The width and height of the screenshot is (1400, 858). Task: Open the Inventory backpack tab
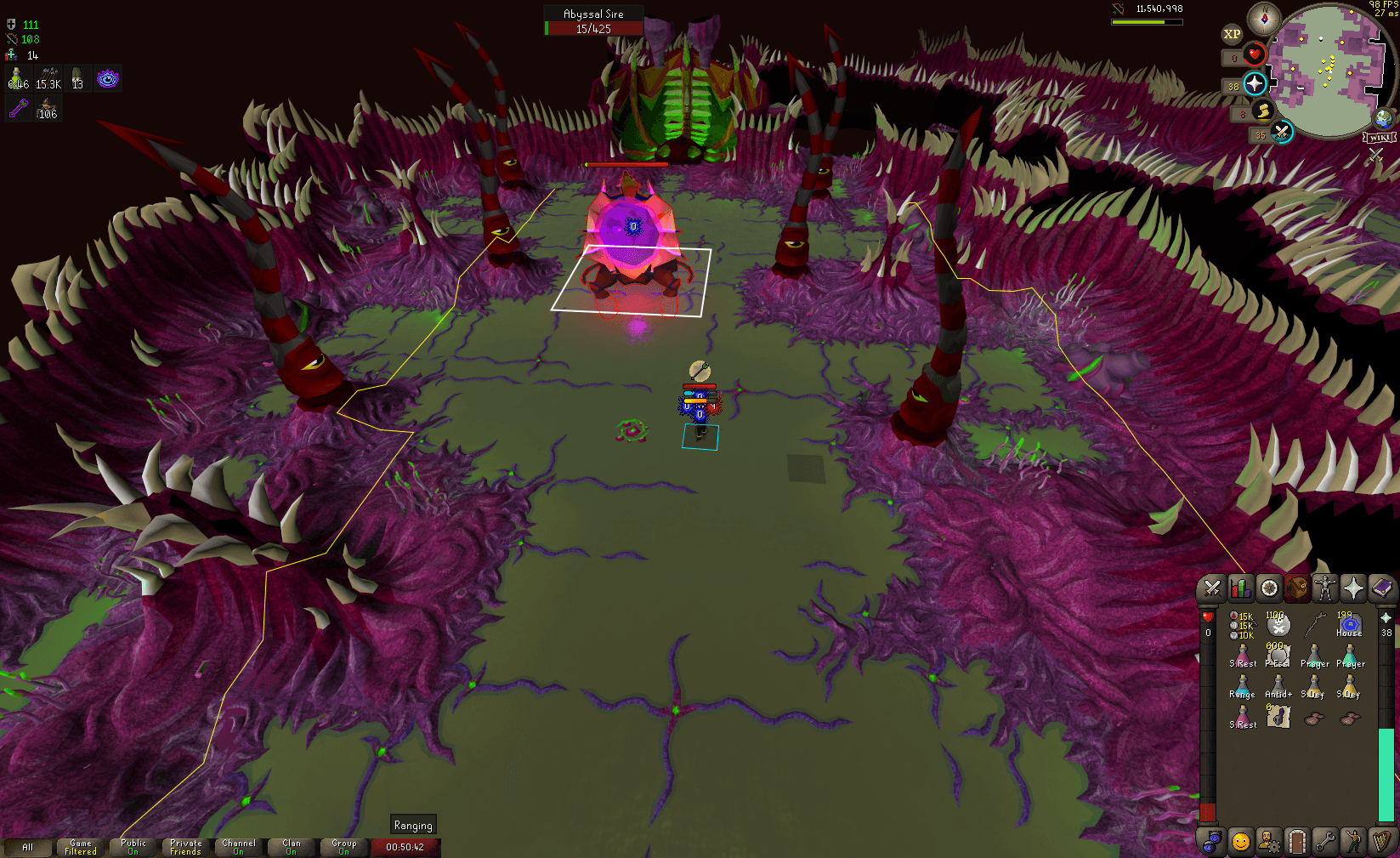coord(1298,588)
